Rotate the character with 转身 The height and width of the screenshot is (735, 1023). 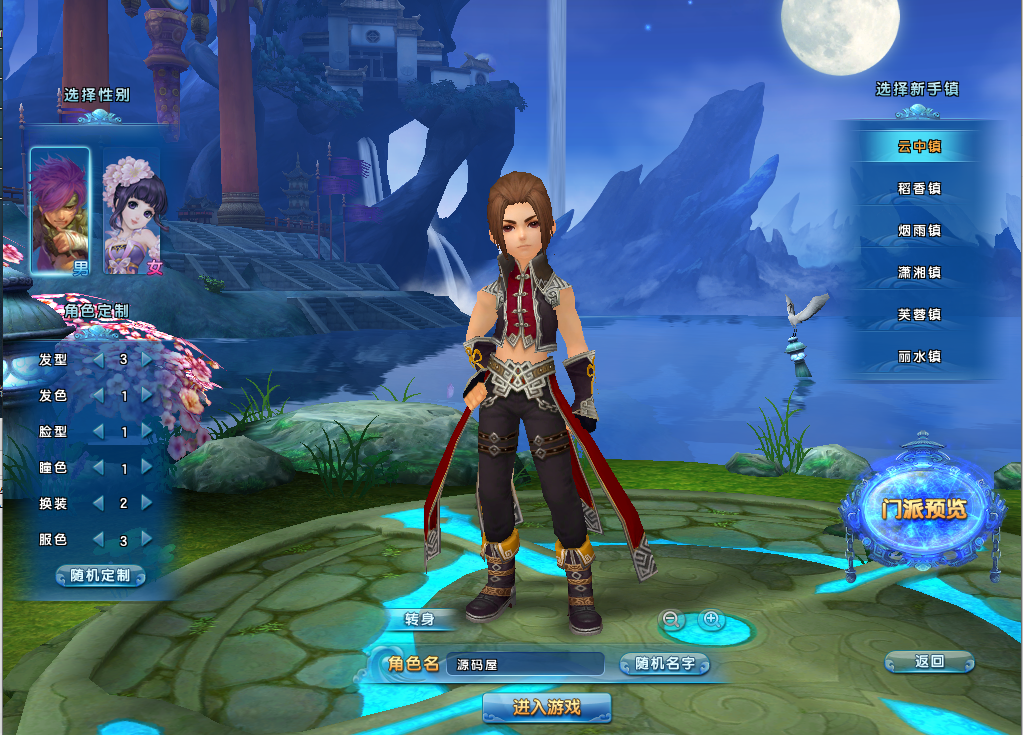click(420, 619)
